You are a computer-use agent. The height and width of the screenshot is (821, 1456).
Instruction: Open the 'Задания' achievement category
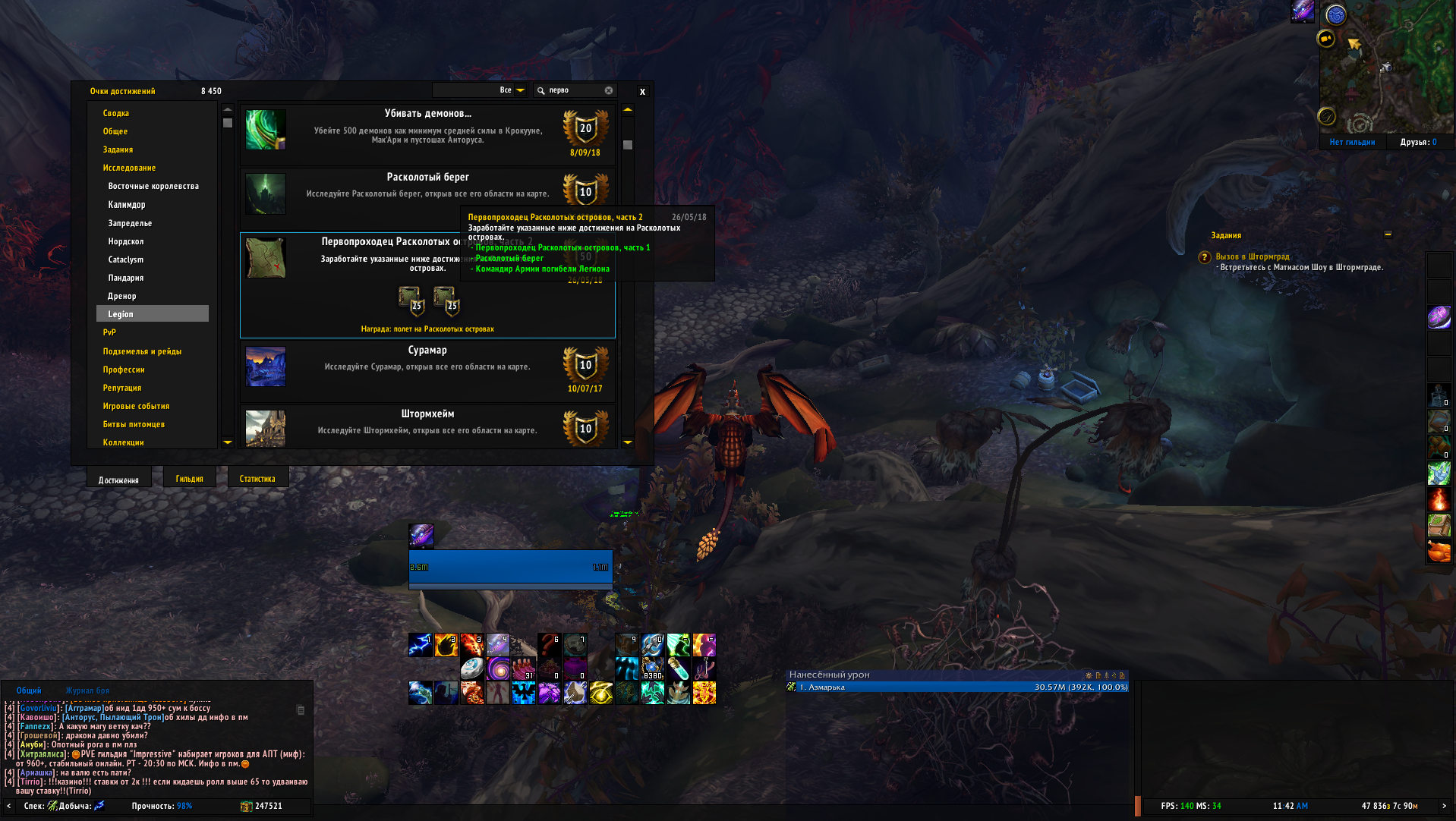pos(118,149)
